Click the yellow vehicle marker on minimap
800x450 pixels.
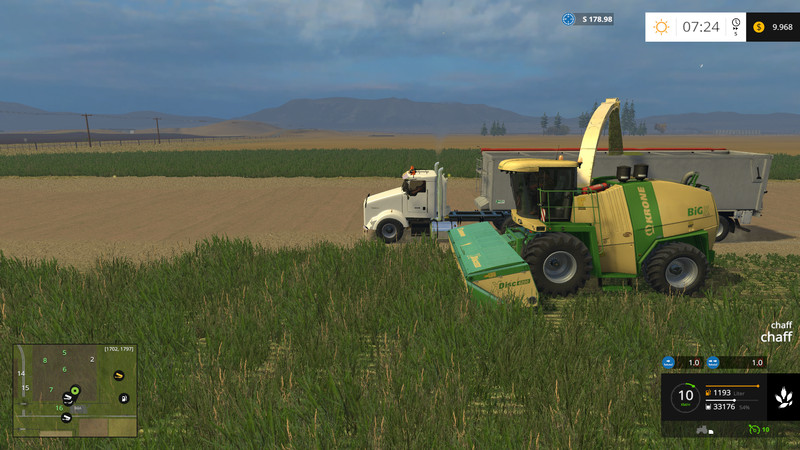click(x=119, y=375)
